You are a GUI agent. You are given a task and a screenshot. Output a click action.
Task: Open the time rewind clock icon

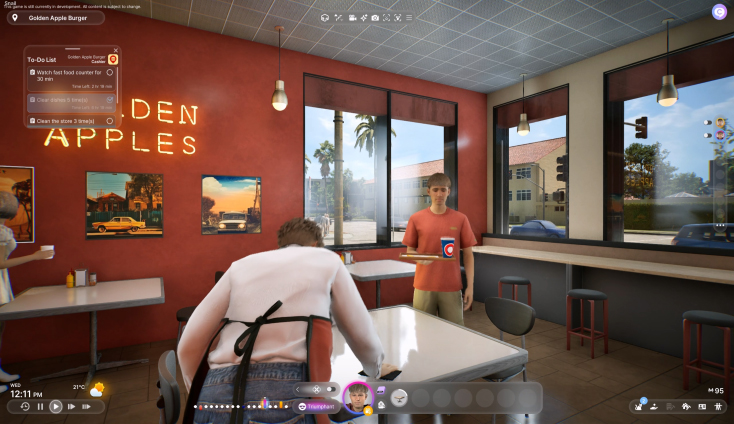click(25, 407)
